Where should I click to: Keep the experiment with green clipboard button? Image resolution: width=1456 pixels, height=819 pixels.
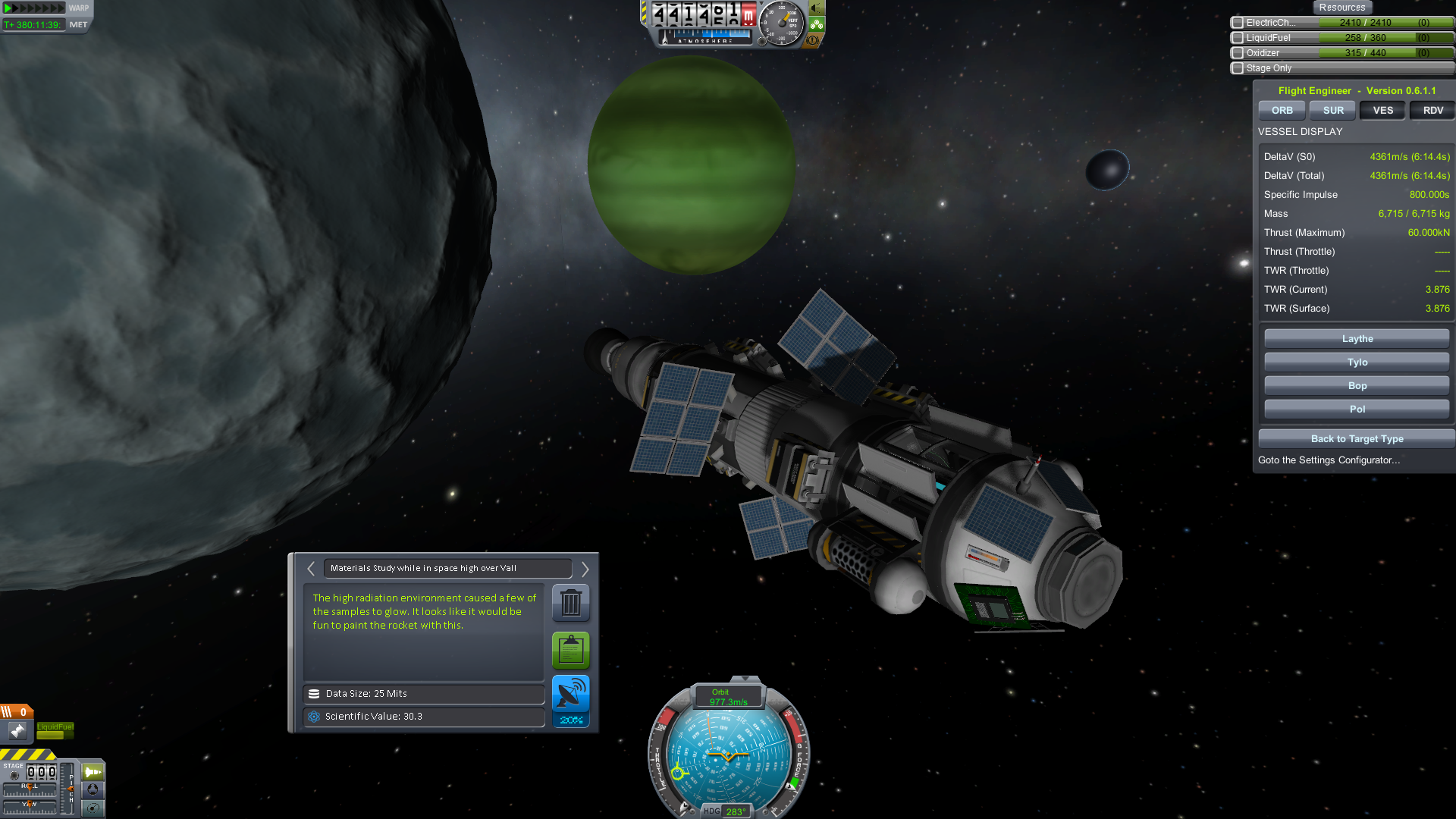click(571, 650)
